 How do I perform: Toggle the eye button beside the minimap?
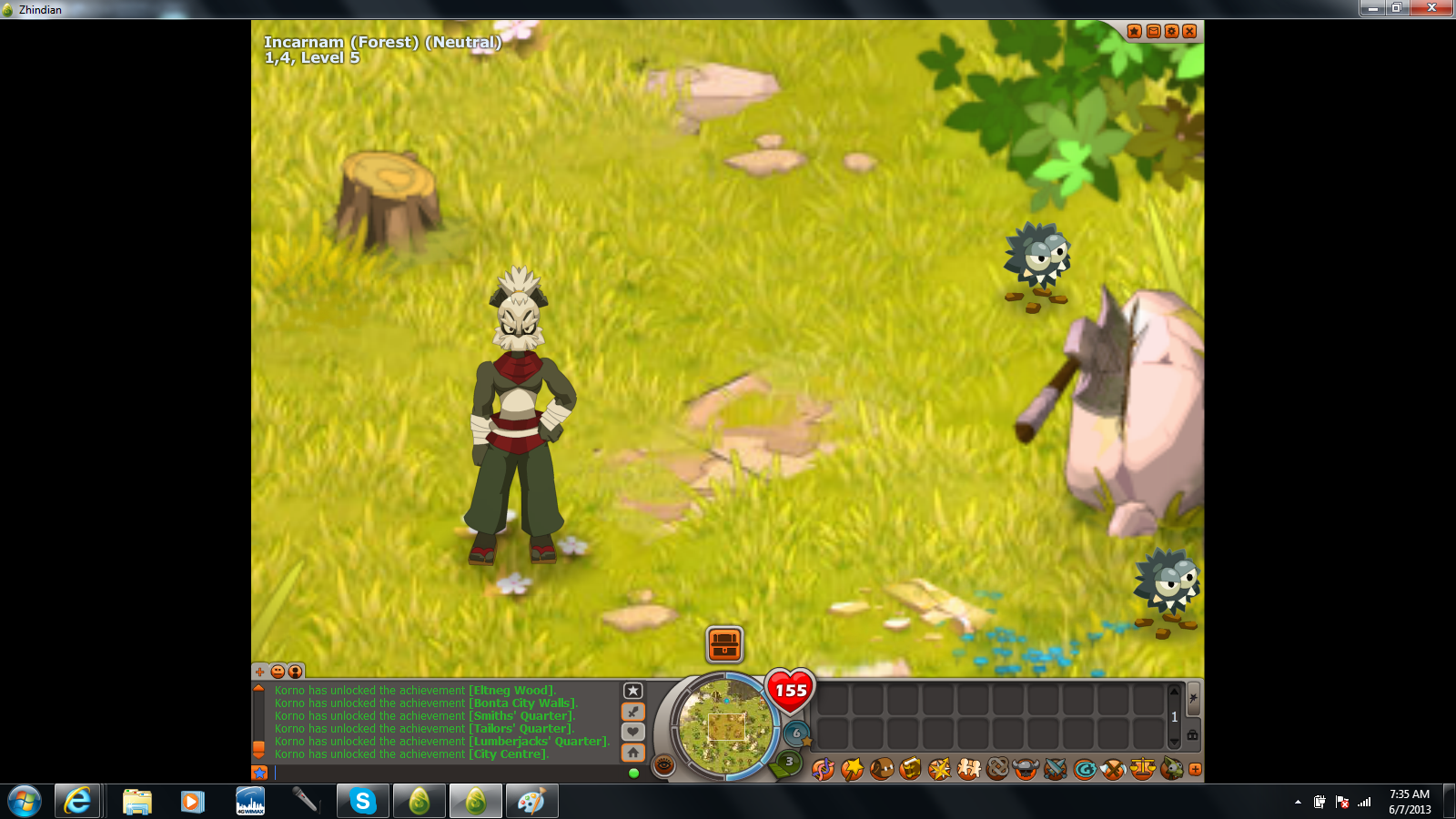[664, 765]
